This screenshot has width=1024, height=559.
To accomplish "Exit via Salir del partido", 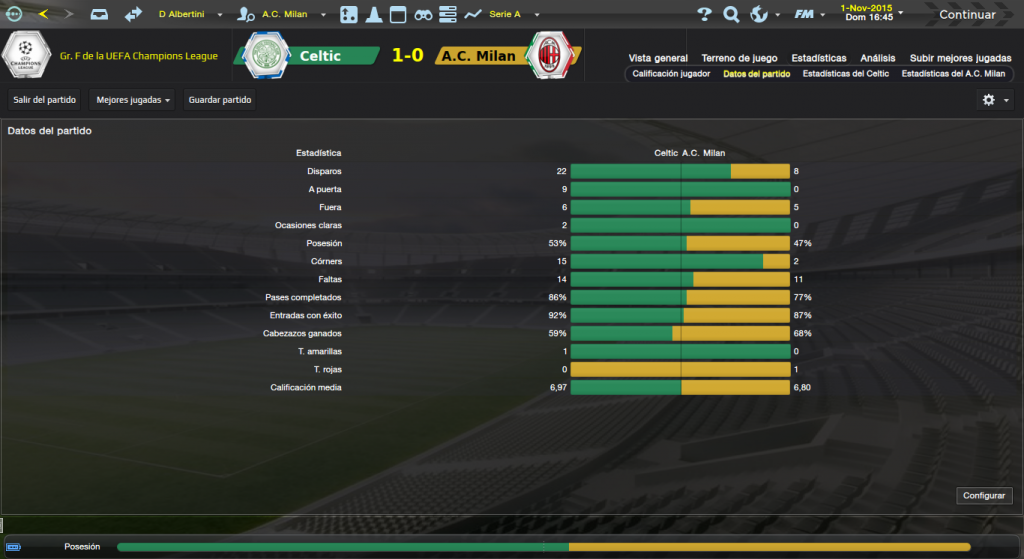I will [x=45, y=100].
